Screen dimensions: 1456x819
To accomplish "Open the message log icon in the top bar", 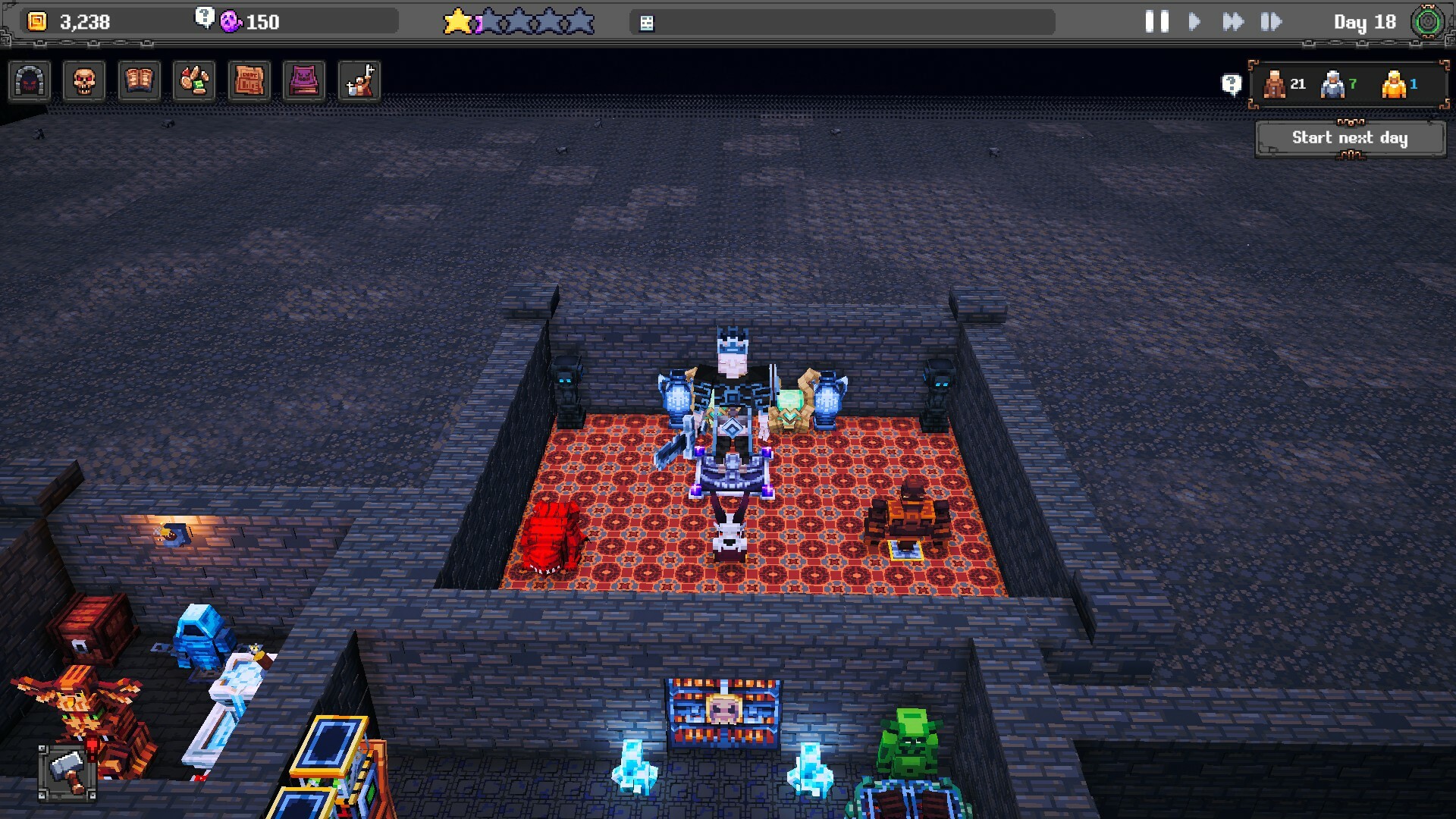I will click(645, 21).
